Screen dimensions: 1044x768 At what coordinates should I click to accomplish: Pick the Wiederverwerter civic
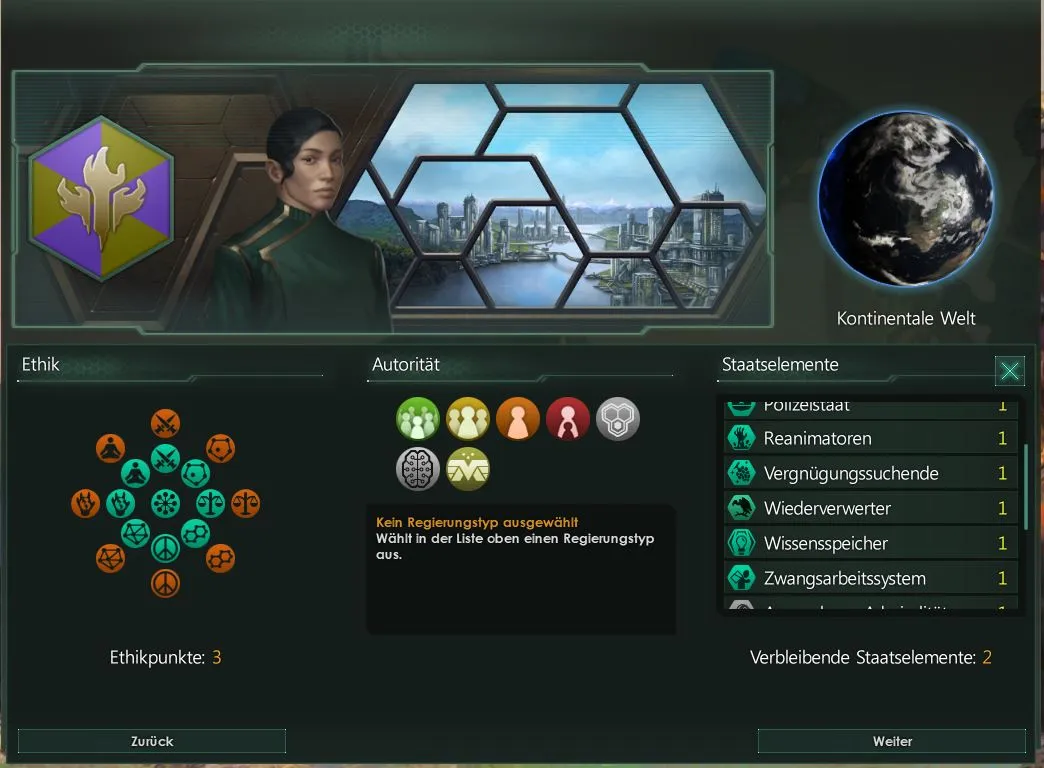870,508
